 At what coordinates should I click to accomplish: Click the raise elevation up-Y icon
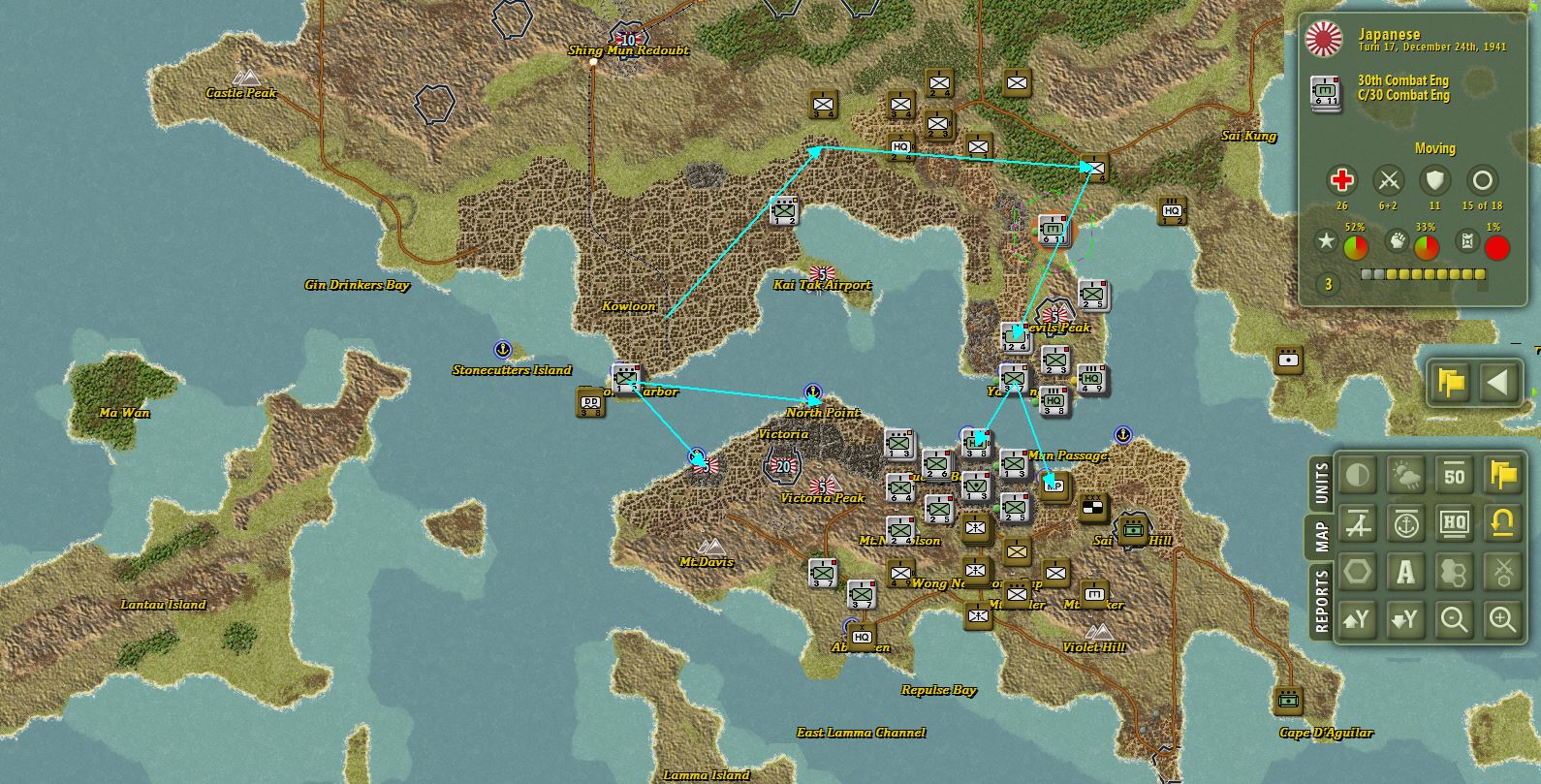coord(1357,619)
